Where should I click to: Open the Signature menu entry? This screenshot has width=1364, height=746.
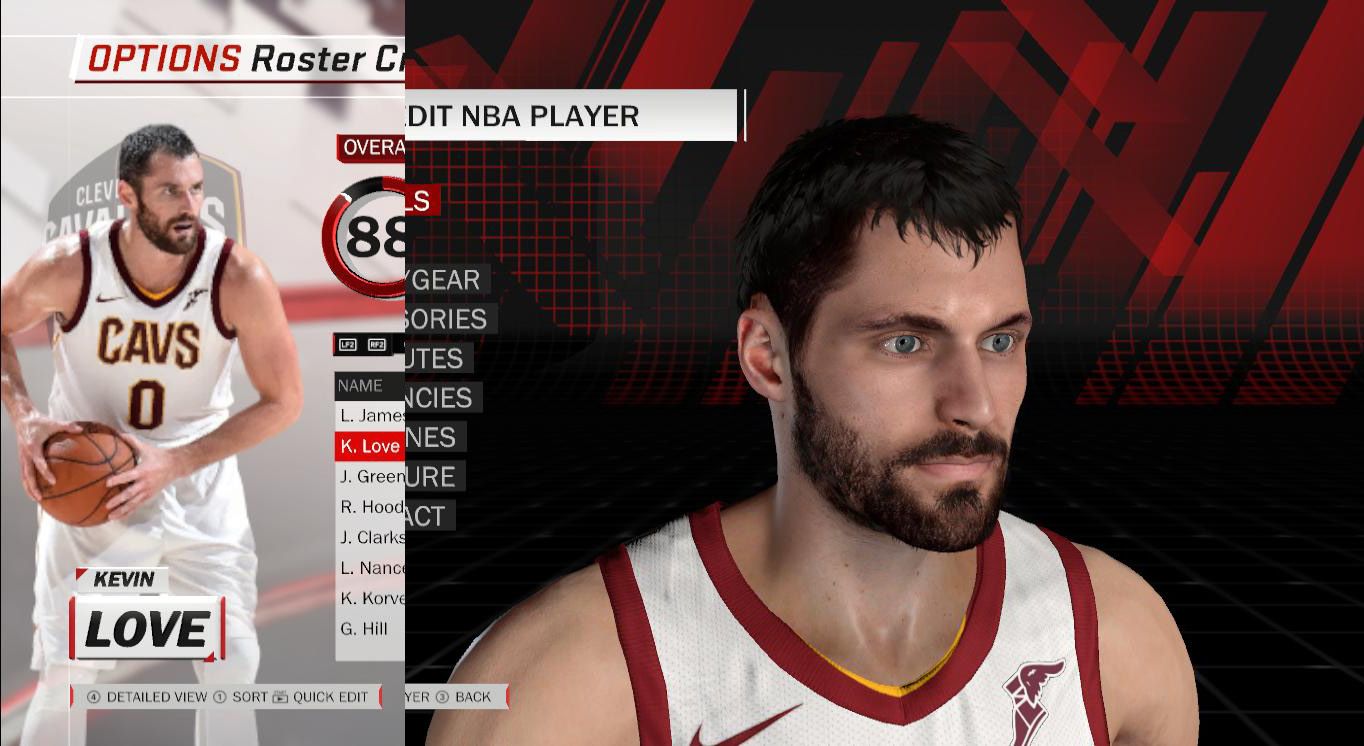tap(433, 476)
